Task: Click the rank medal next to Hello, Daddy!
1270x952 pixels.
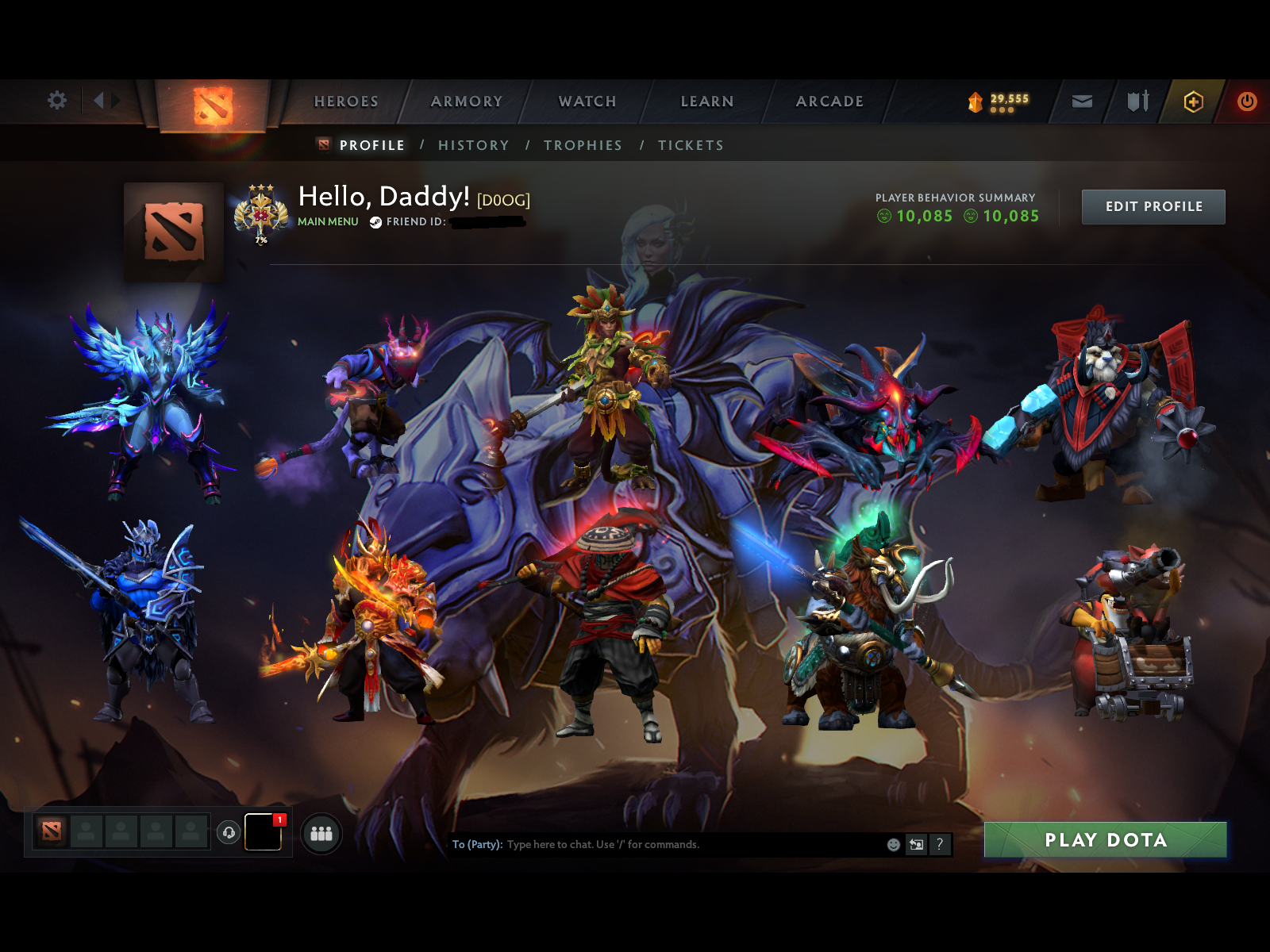Action: 260,213
